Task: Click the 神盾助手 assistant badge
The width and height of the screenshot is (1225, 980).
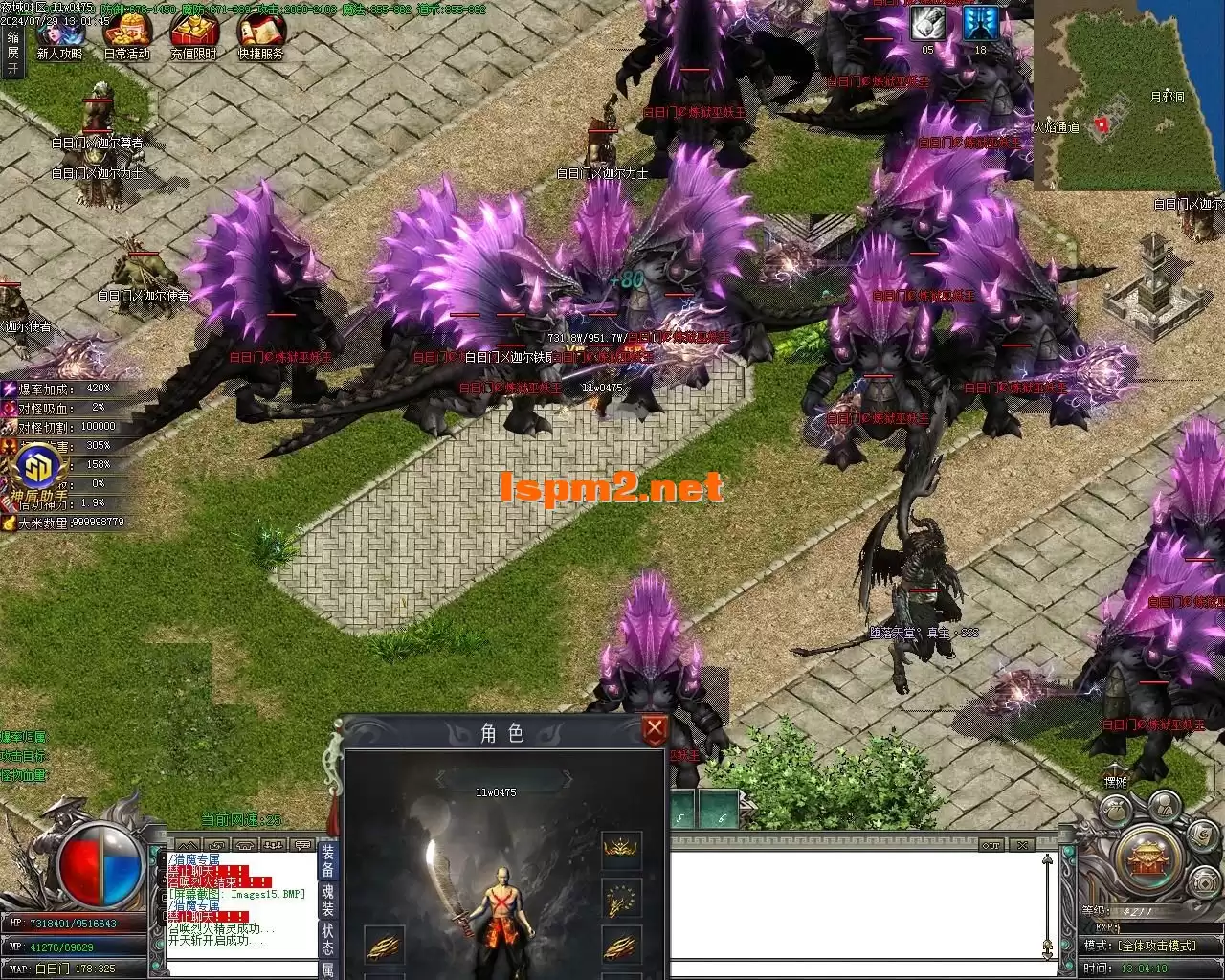Action: point(40,471)
